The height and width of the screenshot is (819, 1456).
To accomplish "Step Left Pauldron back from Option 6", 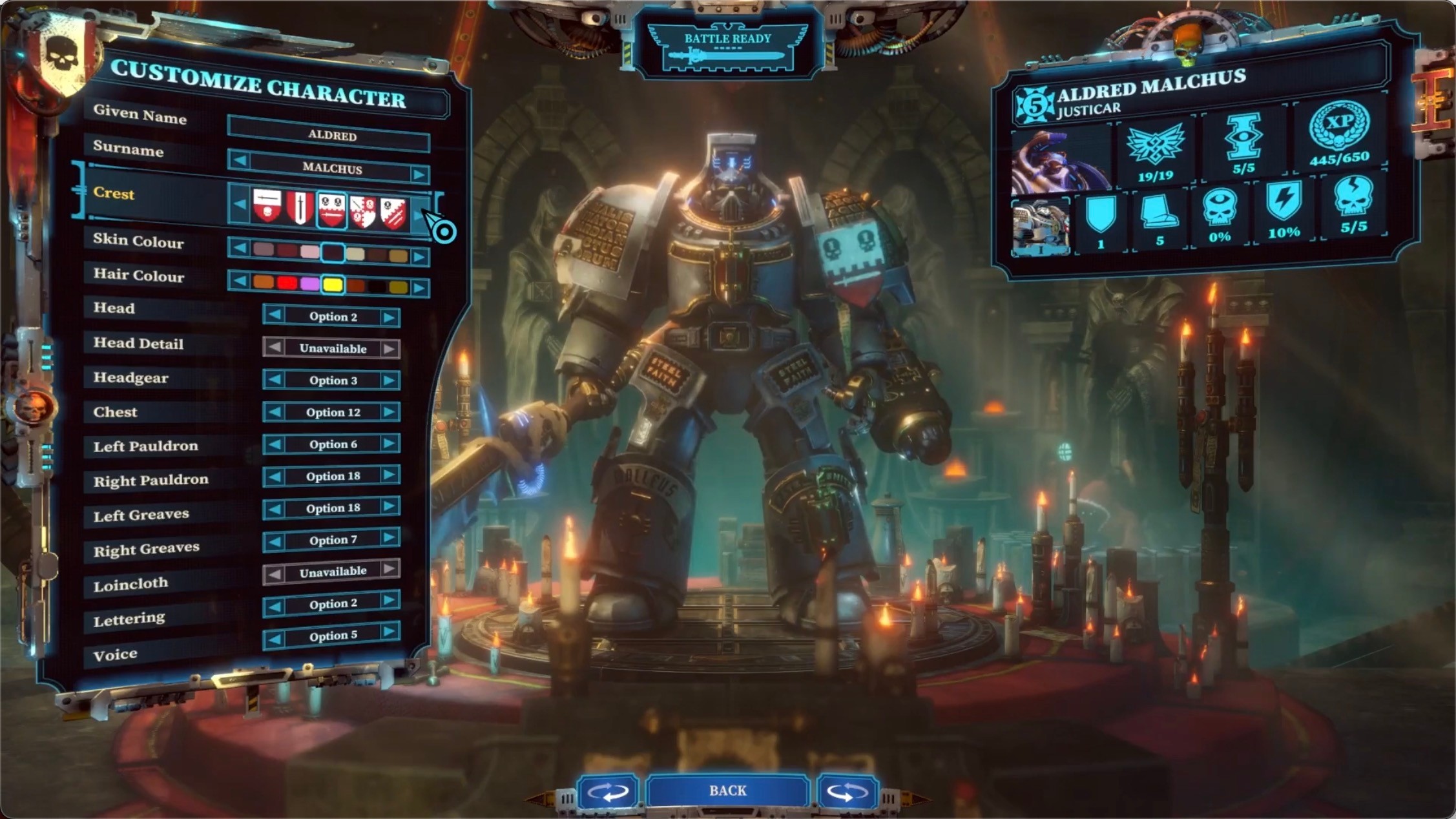I will pyautogui.click(x=274, y=444).
